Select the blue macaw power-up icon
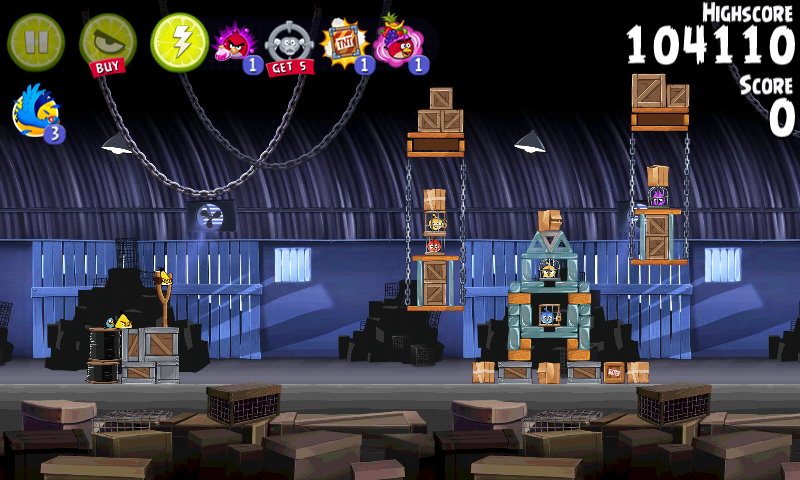 tap(37, 111)
